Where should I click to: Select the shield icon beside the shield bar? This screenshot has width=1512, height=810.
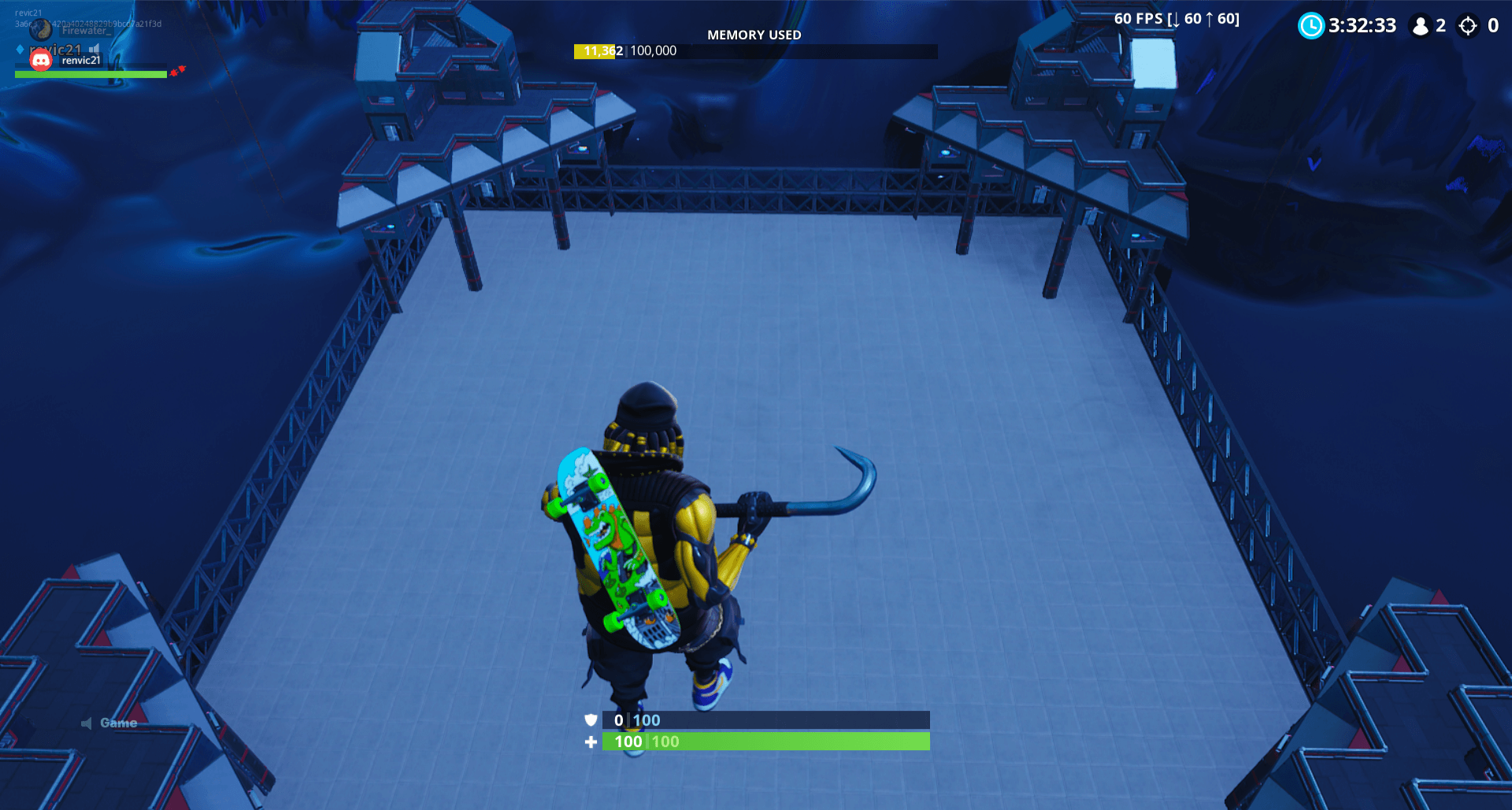590,720
